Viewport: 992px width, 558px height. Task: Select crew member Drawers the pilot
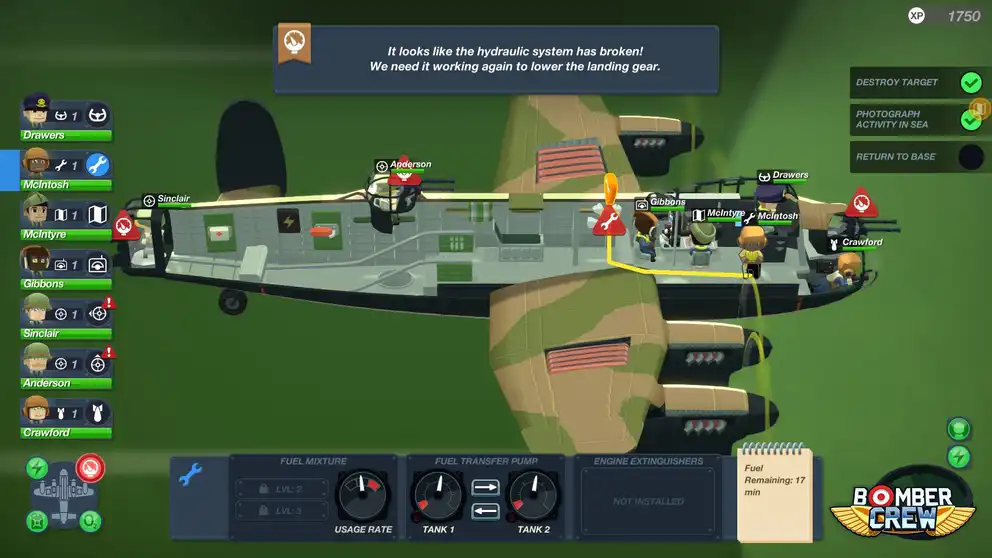click(66, 115)
